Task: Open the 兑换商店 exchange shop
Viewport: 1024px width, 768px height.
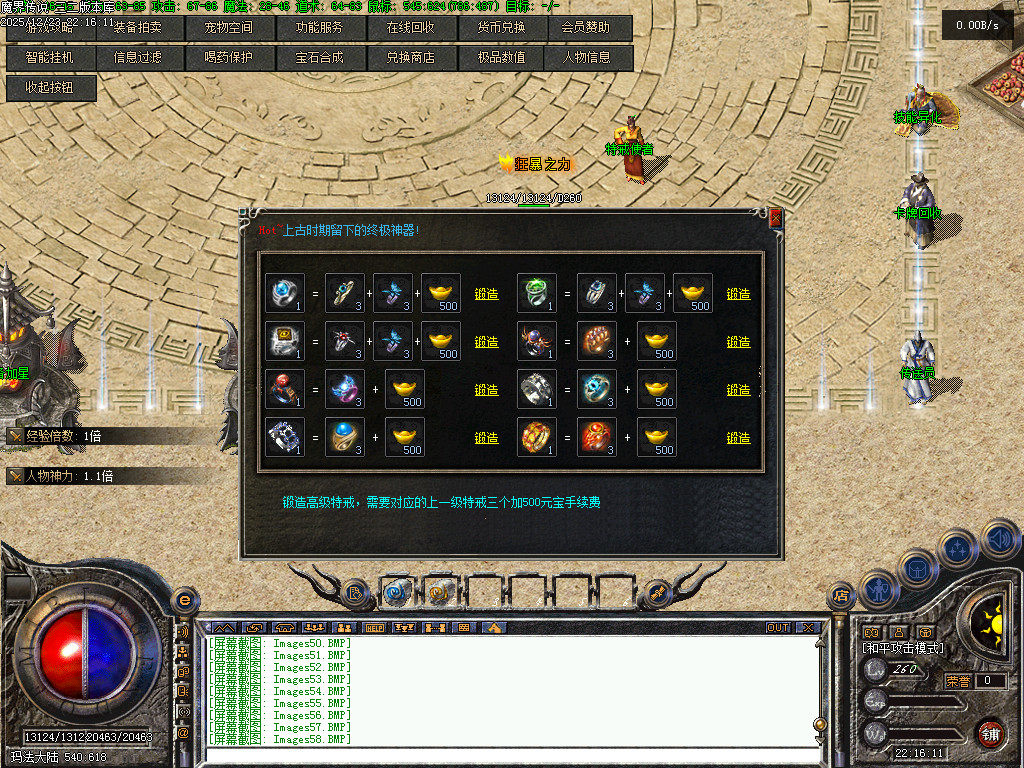Action: 410,58
